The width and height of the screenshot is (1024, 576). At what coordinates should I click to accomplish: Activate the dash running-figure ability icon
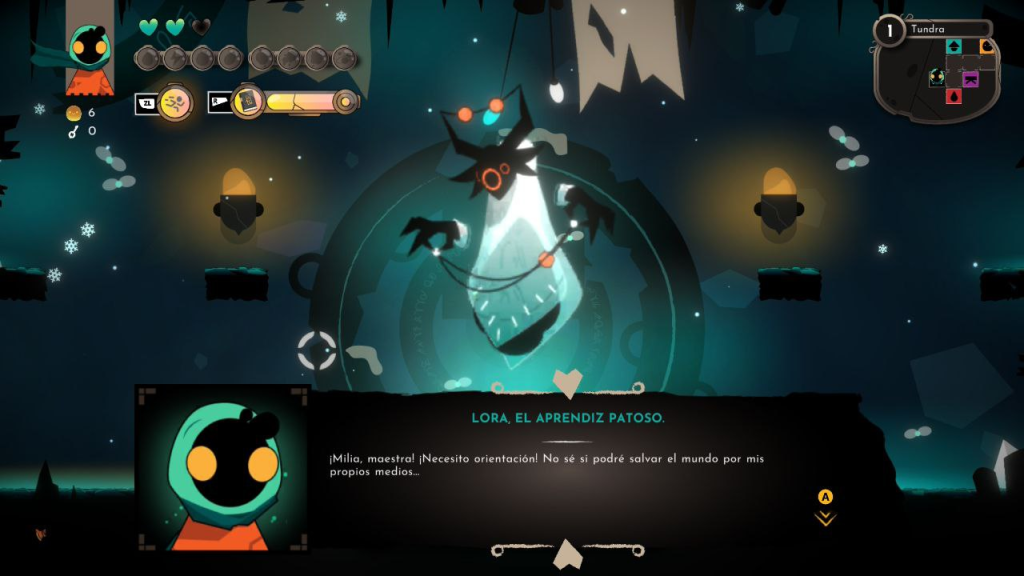click(176, 103)
